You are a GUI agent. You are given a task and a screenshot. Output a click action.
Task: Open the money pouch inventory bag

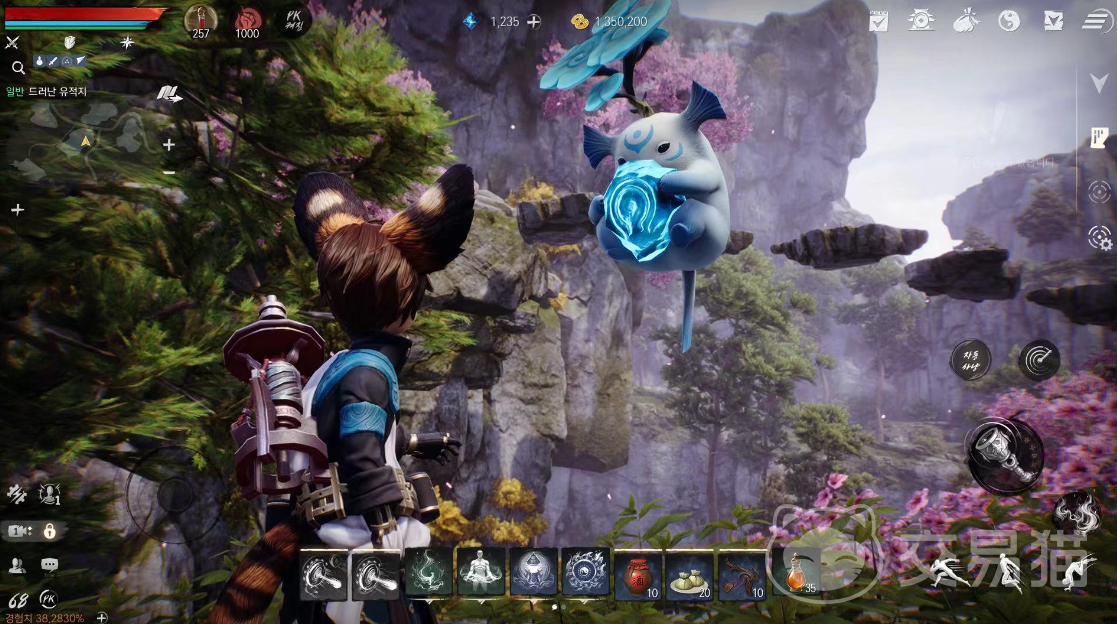(x=967, y=19)
